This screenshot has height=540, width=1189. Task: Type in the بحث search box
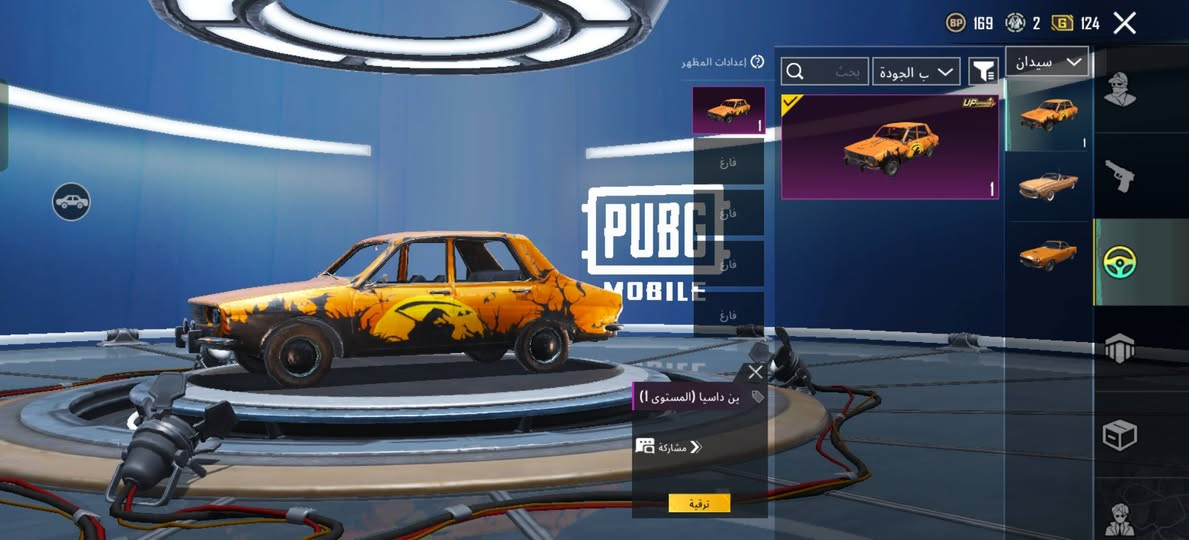[825, 71]
